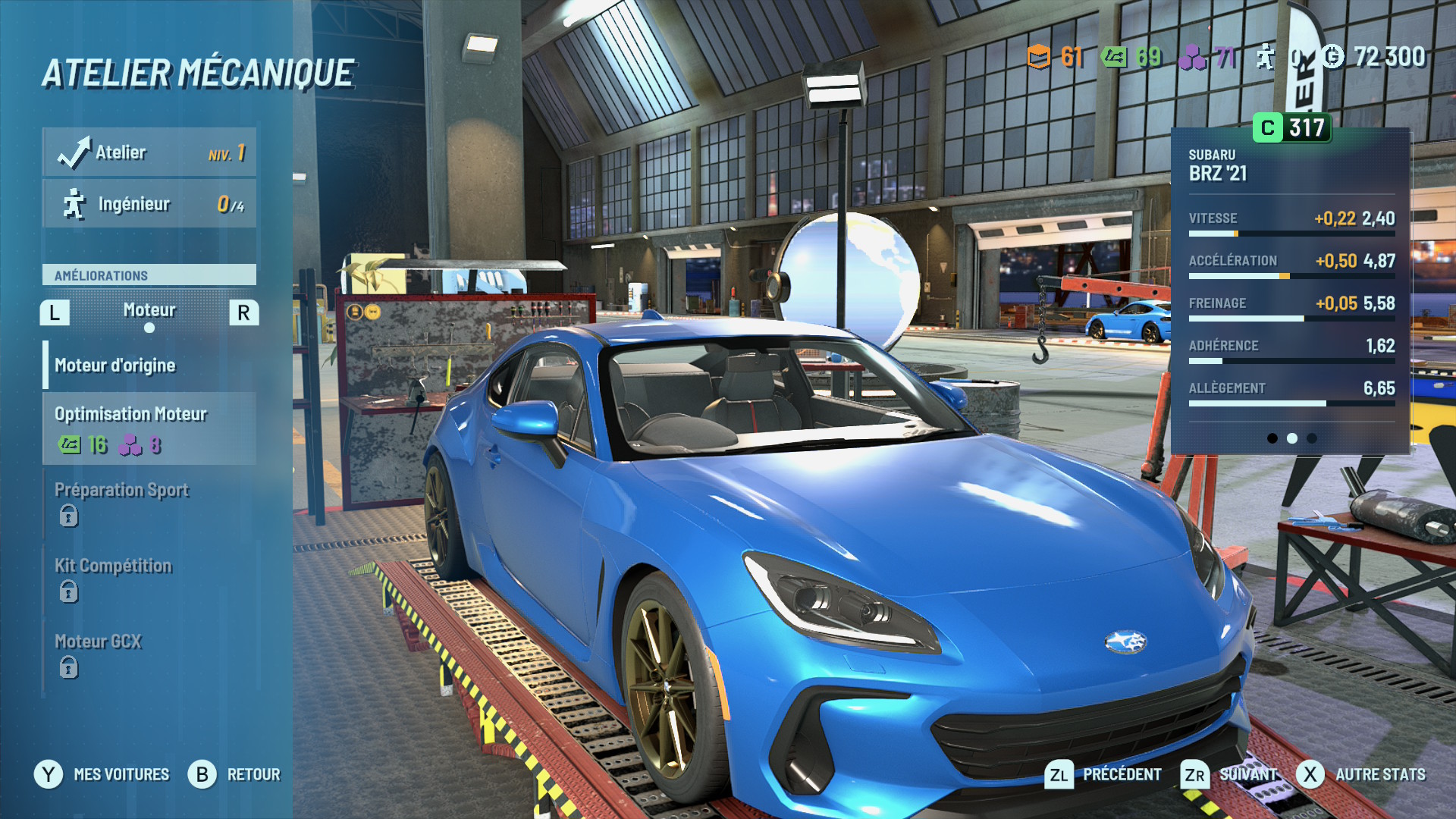Screen dimensions: 1456x819
Task: Show next car with Suivant
Action: click(1230, 774)
